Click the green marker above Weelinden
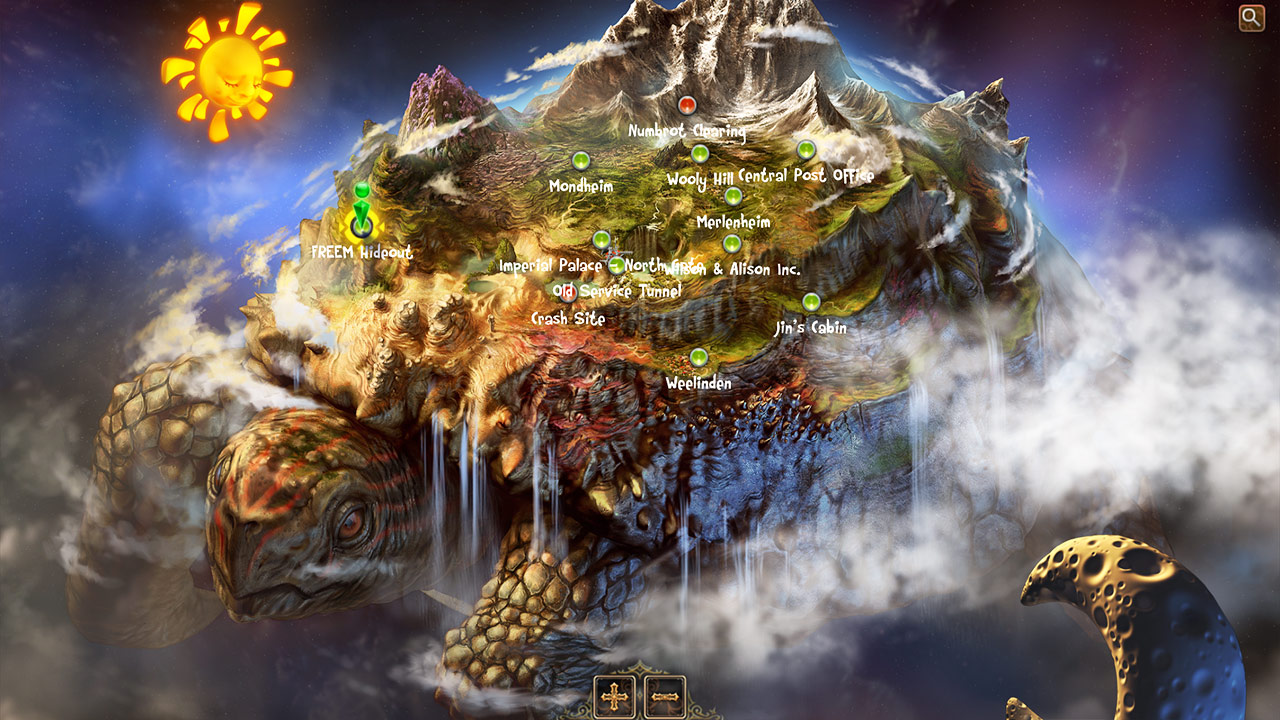This screenshot has width=1280, height=720. pyautogui.click(x=697, y=356)
